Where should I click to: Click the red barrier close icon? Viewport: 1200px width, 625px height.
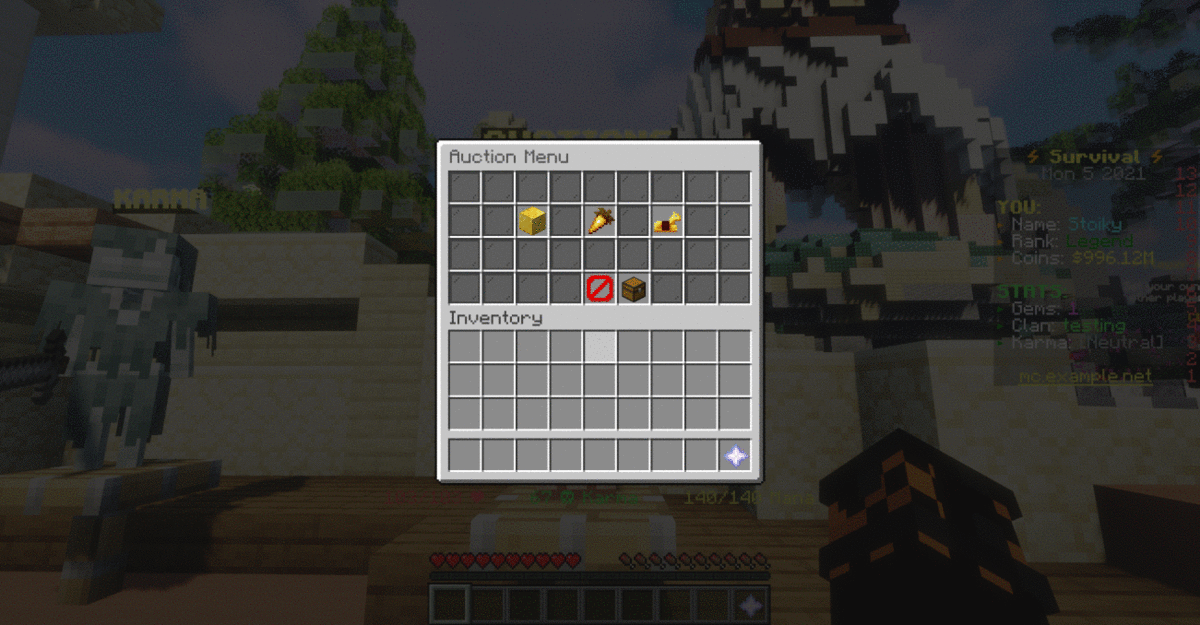[600, 289]
